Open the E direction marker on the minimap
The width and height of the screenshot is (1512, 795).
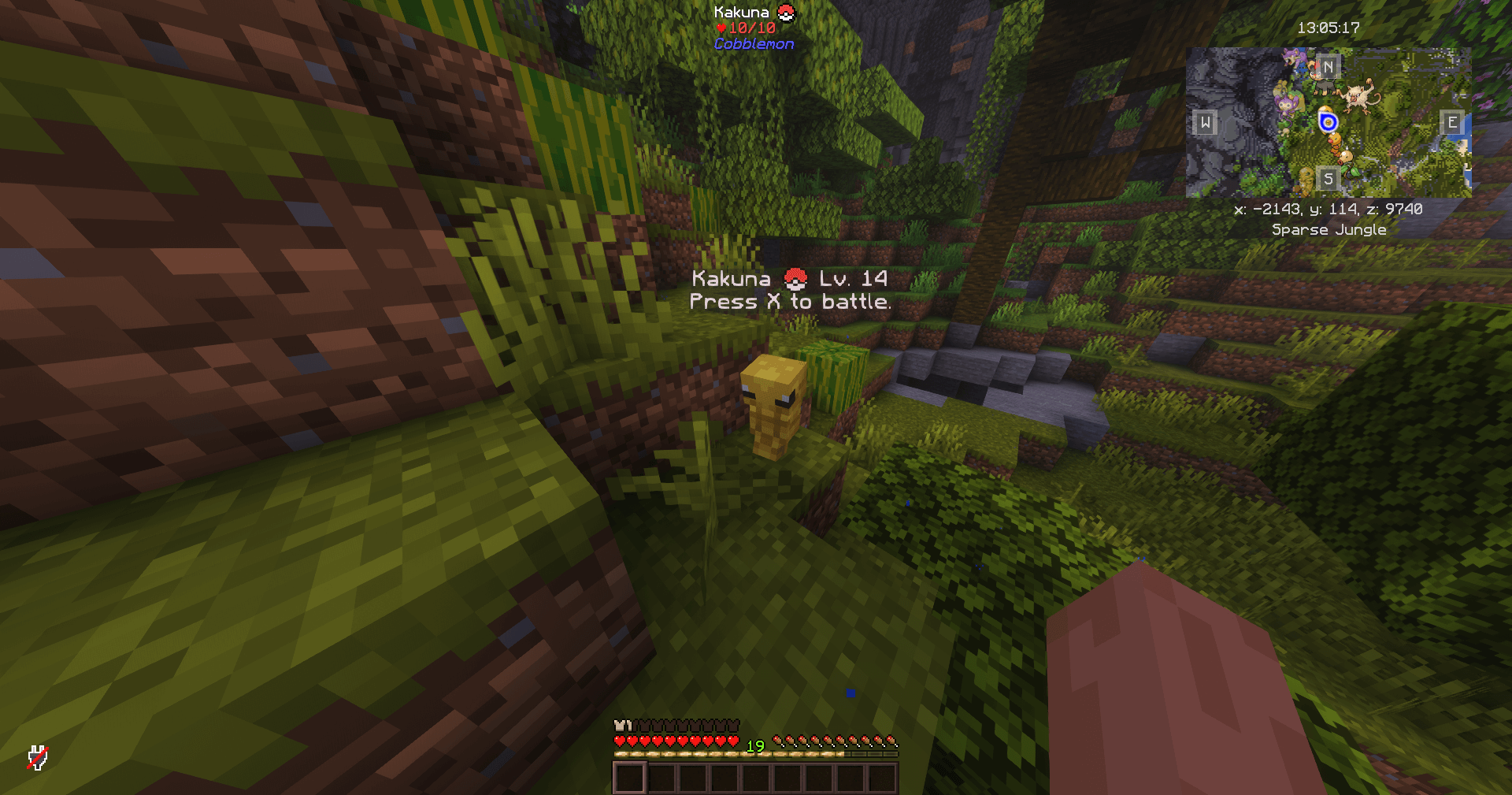point(1452,124)
